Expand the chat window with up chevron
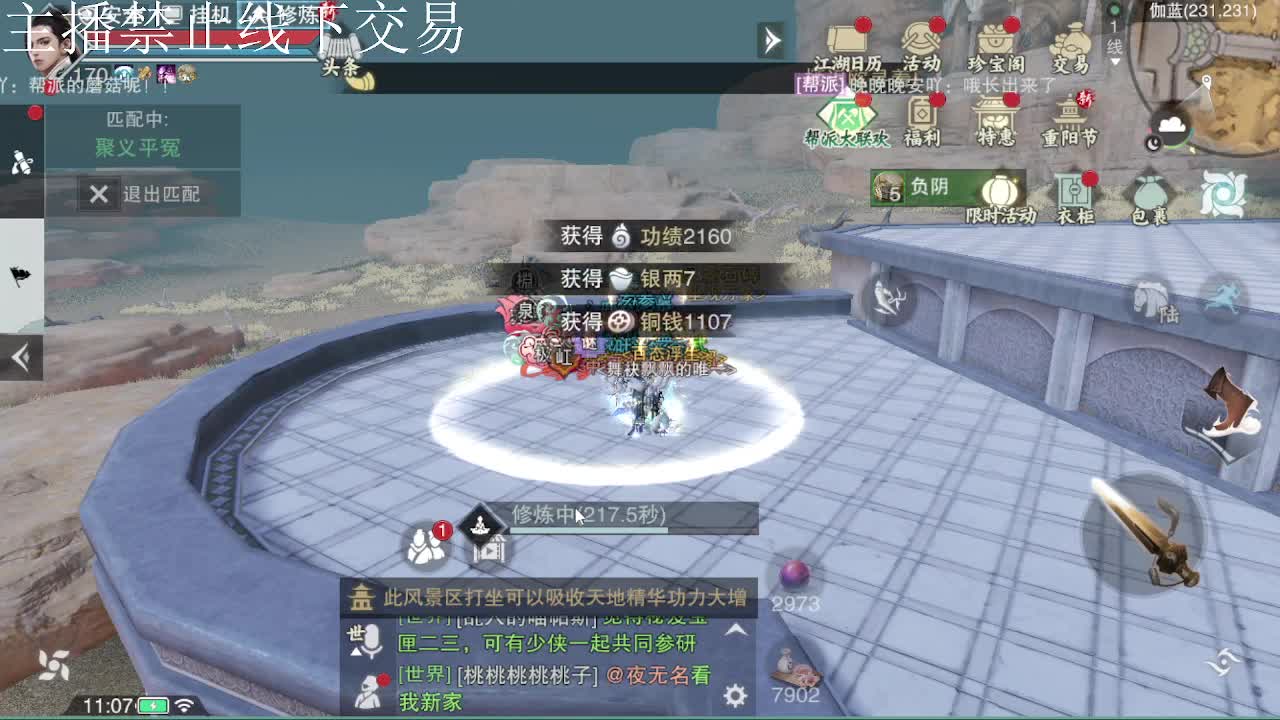Screen dimensions: 1280x720 tap(735, 632)
